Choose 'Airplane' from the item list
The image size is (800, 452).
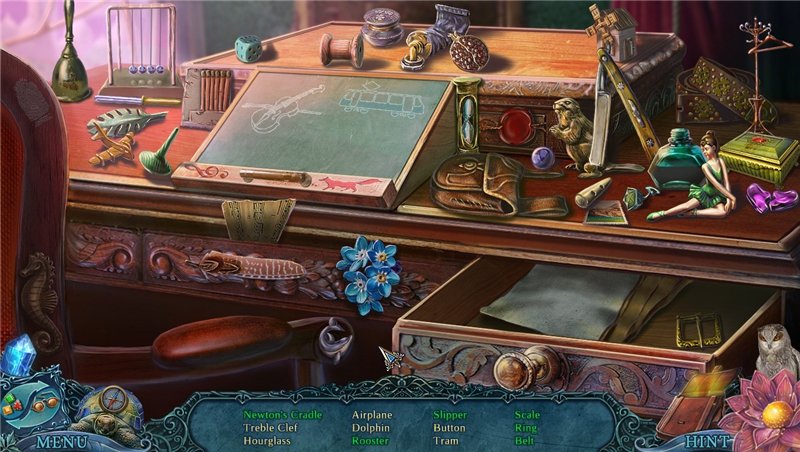[372, 413]
